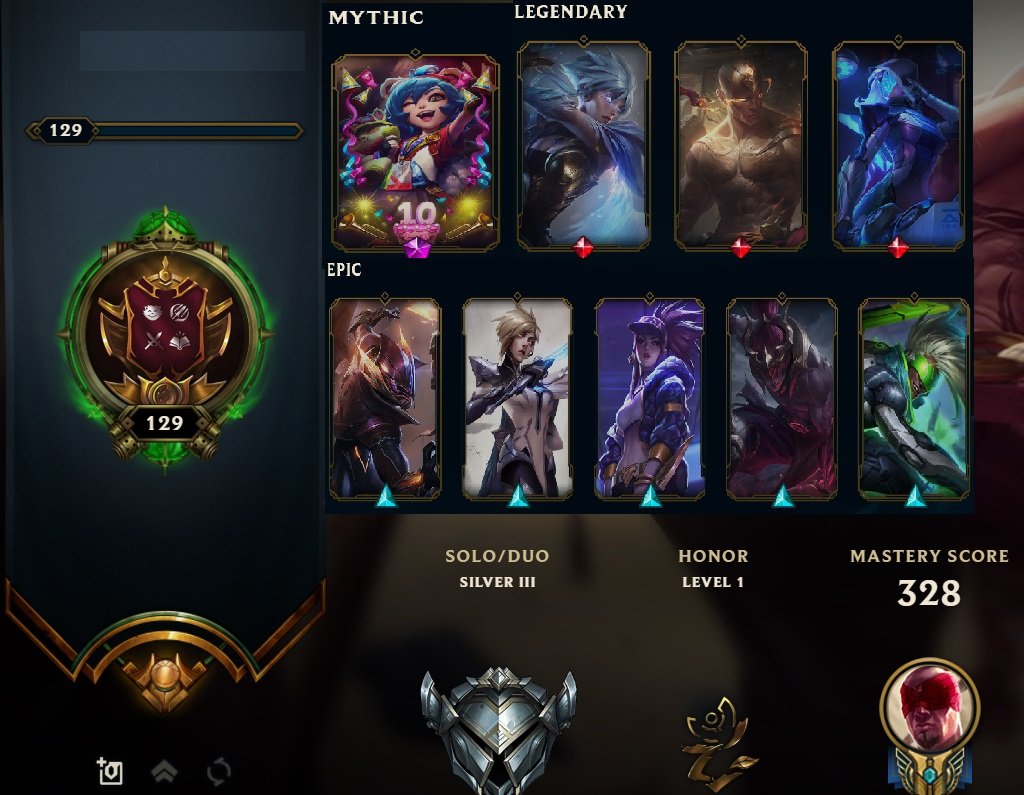Image resolution: width=1024 pixels, height=795 pixels.
Task: Select the green-visor PROJECT Ekko skin card
Action: tap(914, 398)
